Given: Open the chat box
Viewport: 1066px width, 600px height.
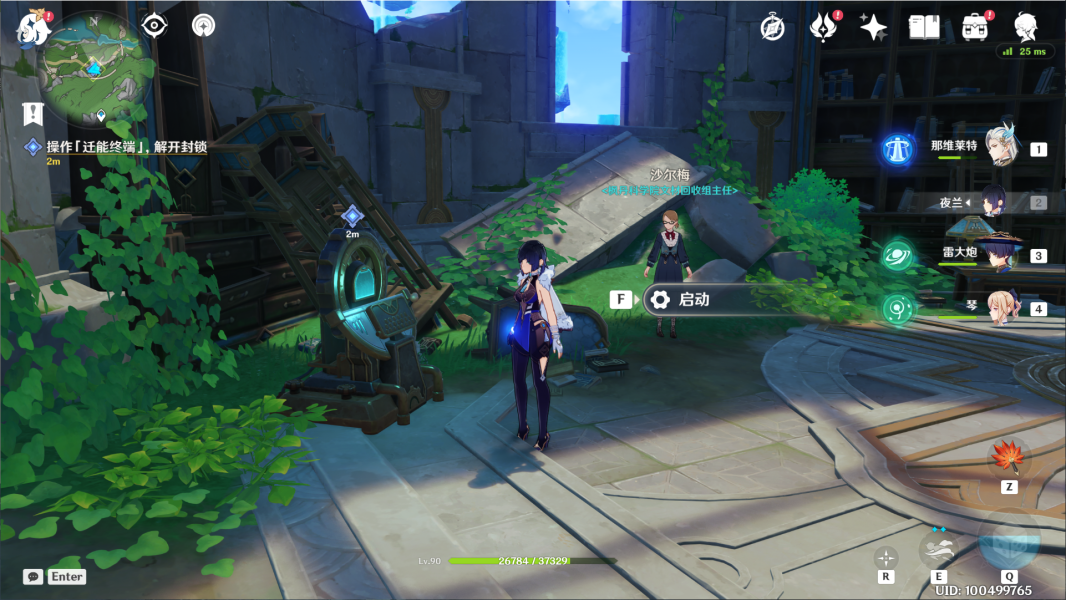Looking at the screenshot, I should click(x=33, y=577).
